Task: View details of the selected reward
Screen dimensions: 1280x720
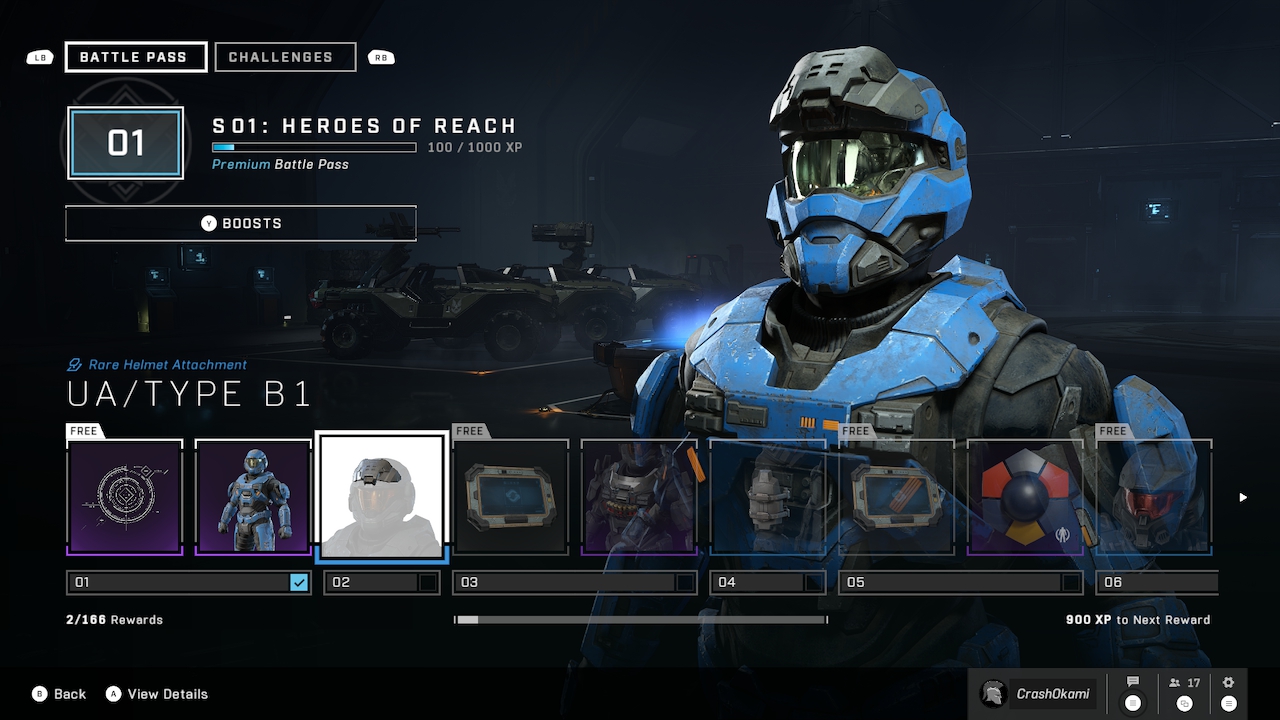Action: [157, 694]
